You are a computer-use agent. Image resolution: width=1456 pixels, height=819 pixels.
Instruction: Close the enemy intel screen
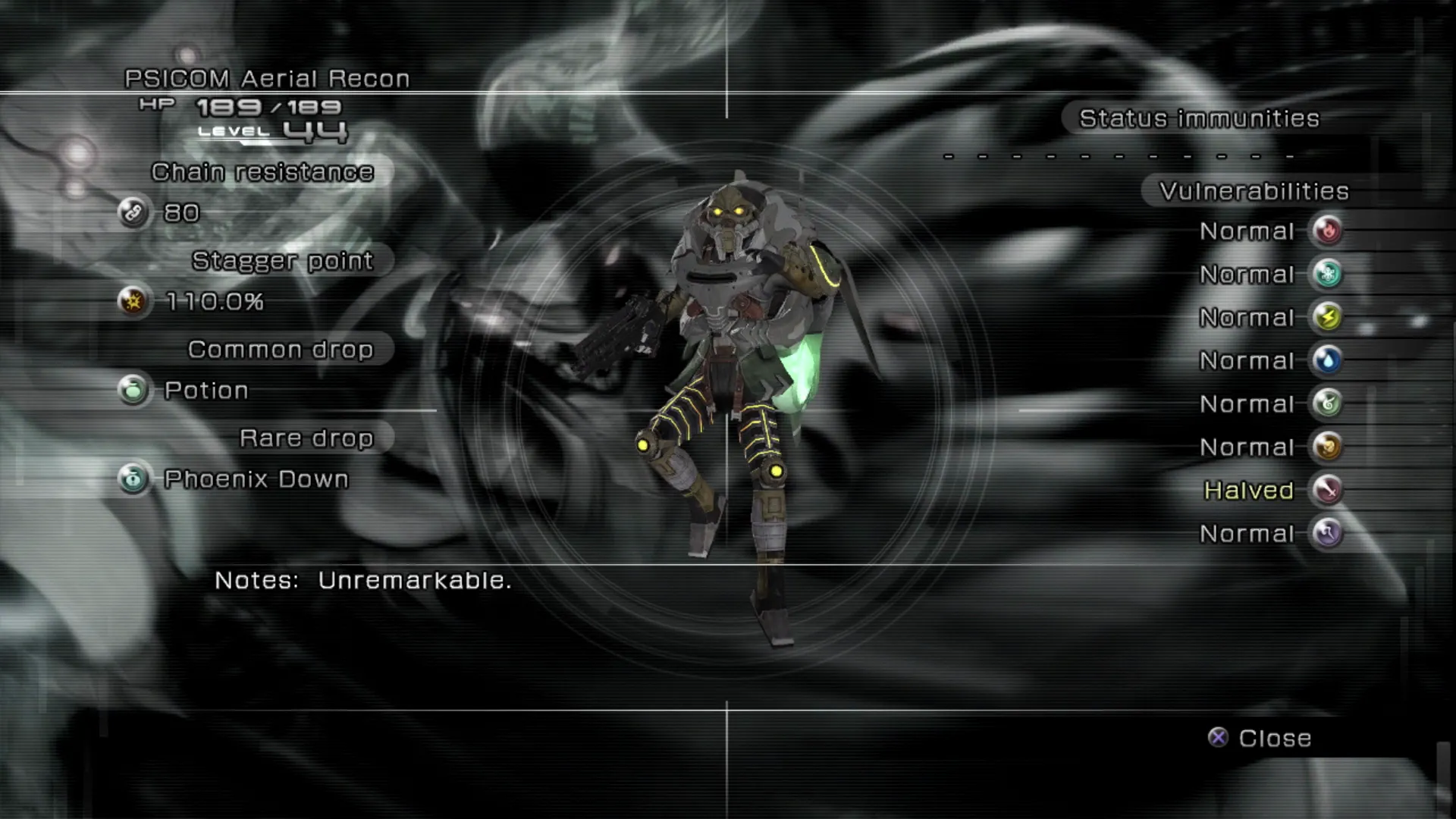[x=1260, y=738]
